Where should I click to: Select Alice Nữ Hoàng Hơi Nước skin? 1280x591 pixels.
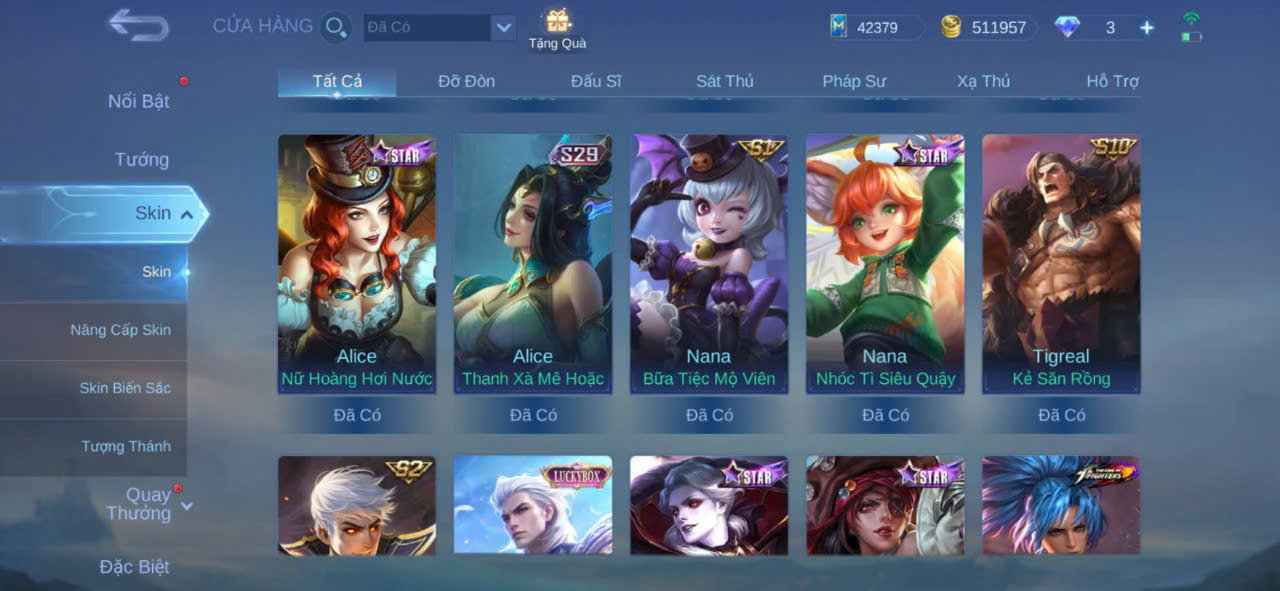(x=357, y=264)
